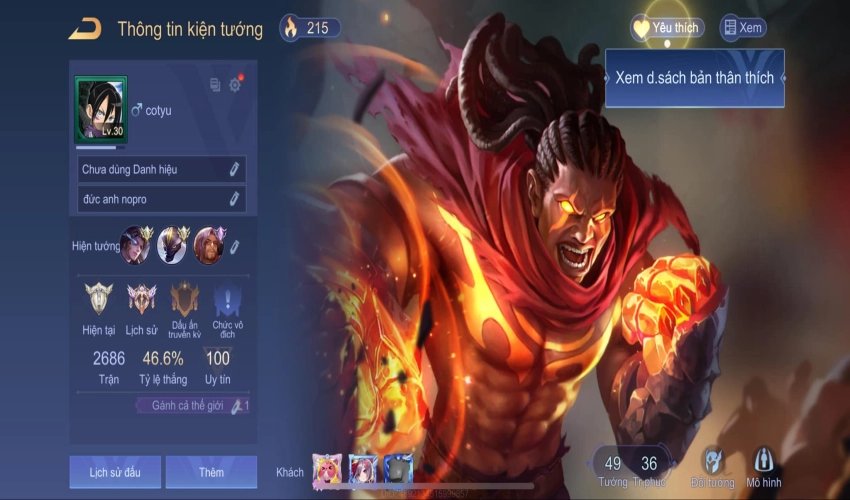Click the copy icon beside the gear
The image size is (850, 500).
(215, 85)
